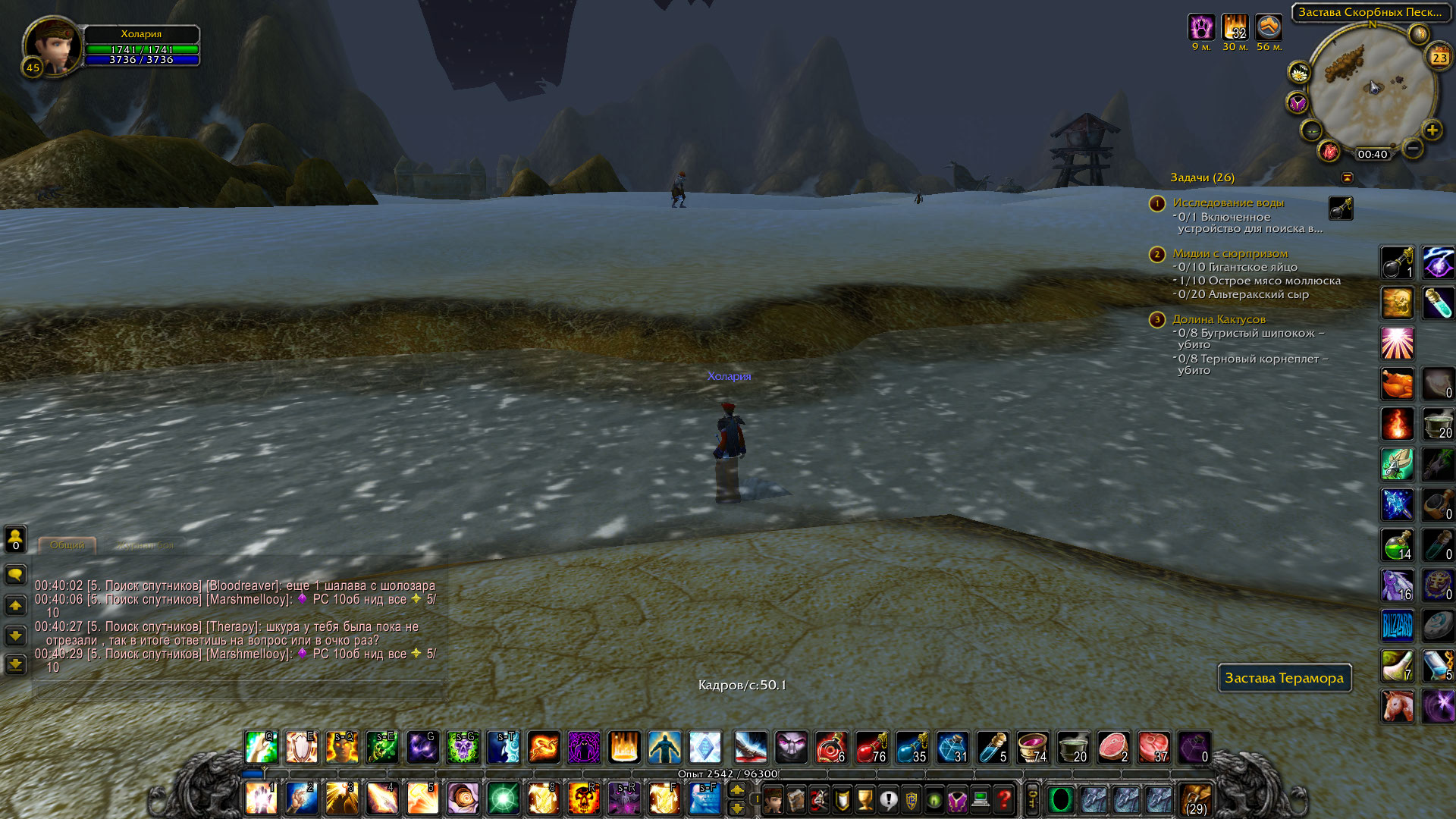
Task: Open the chat speech bubble menu
Action: coord(15,574)
